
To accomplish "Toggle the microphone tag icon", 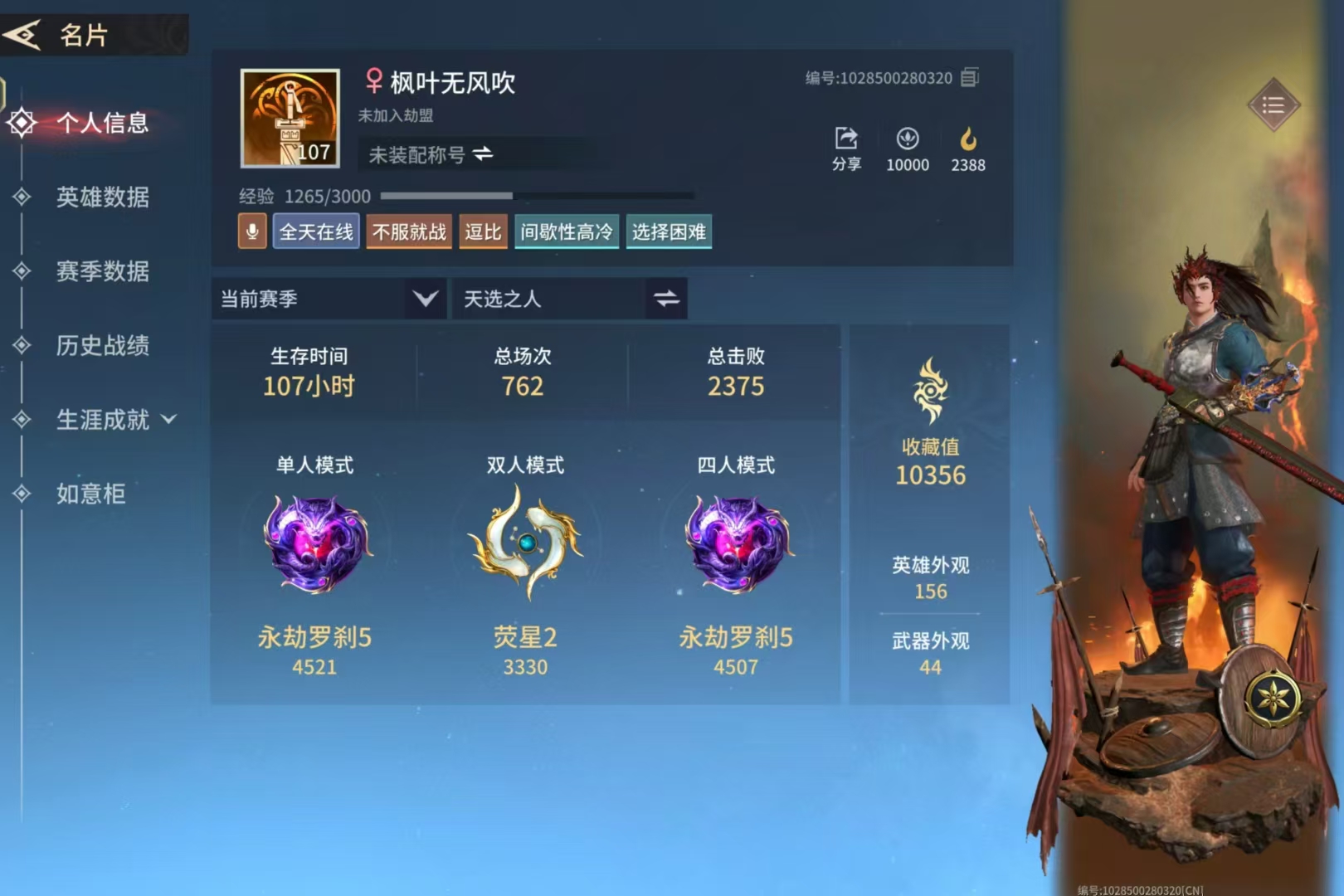I will (x=252, y=231).
